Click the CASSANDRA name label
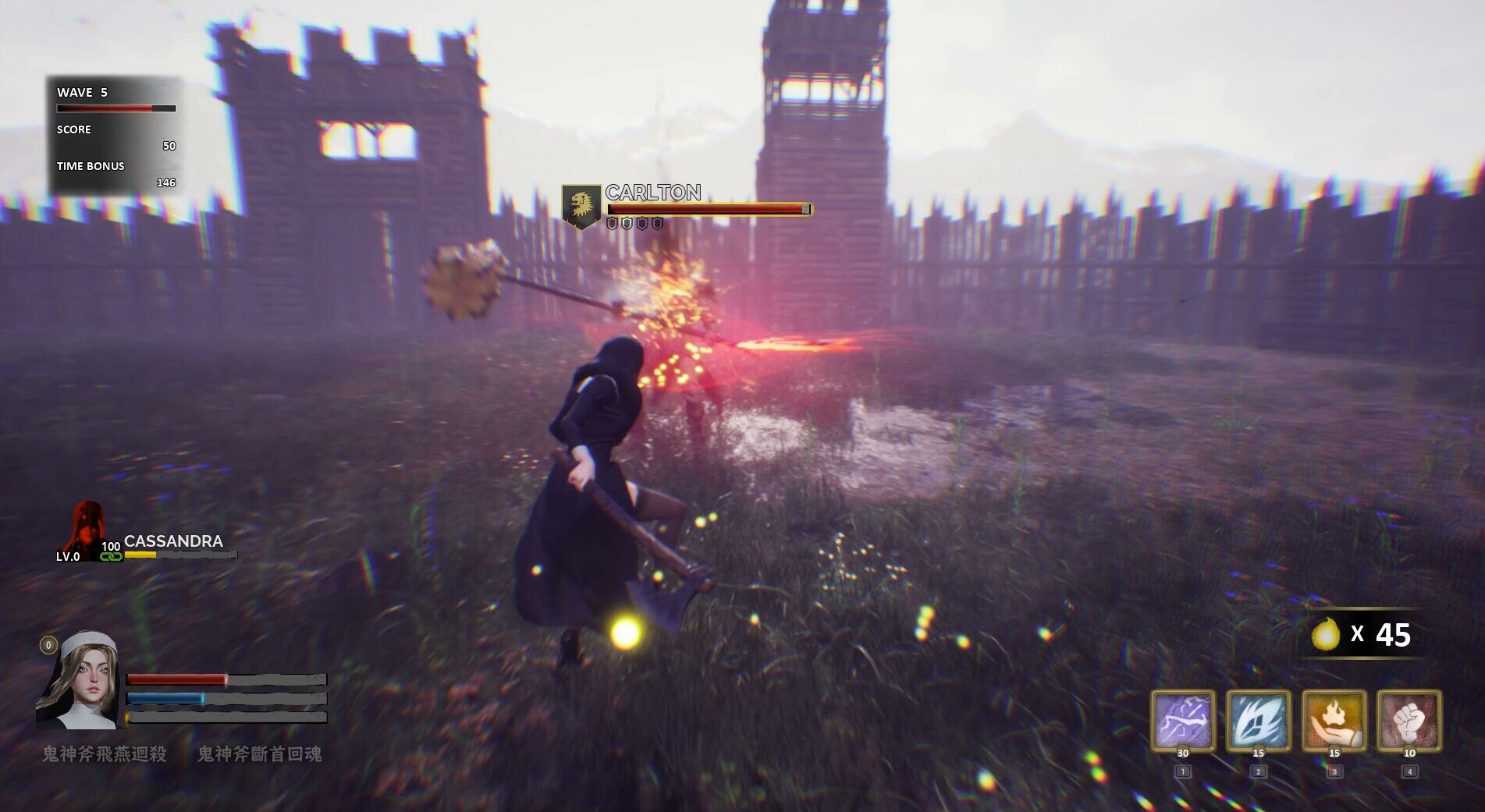Viewport: 1485px width, 812px height. click(173, 541)
